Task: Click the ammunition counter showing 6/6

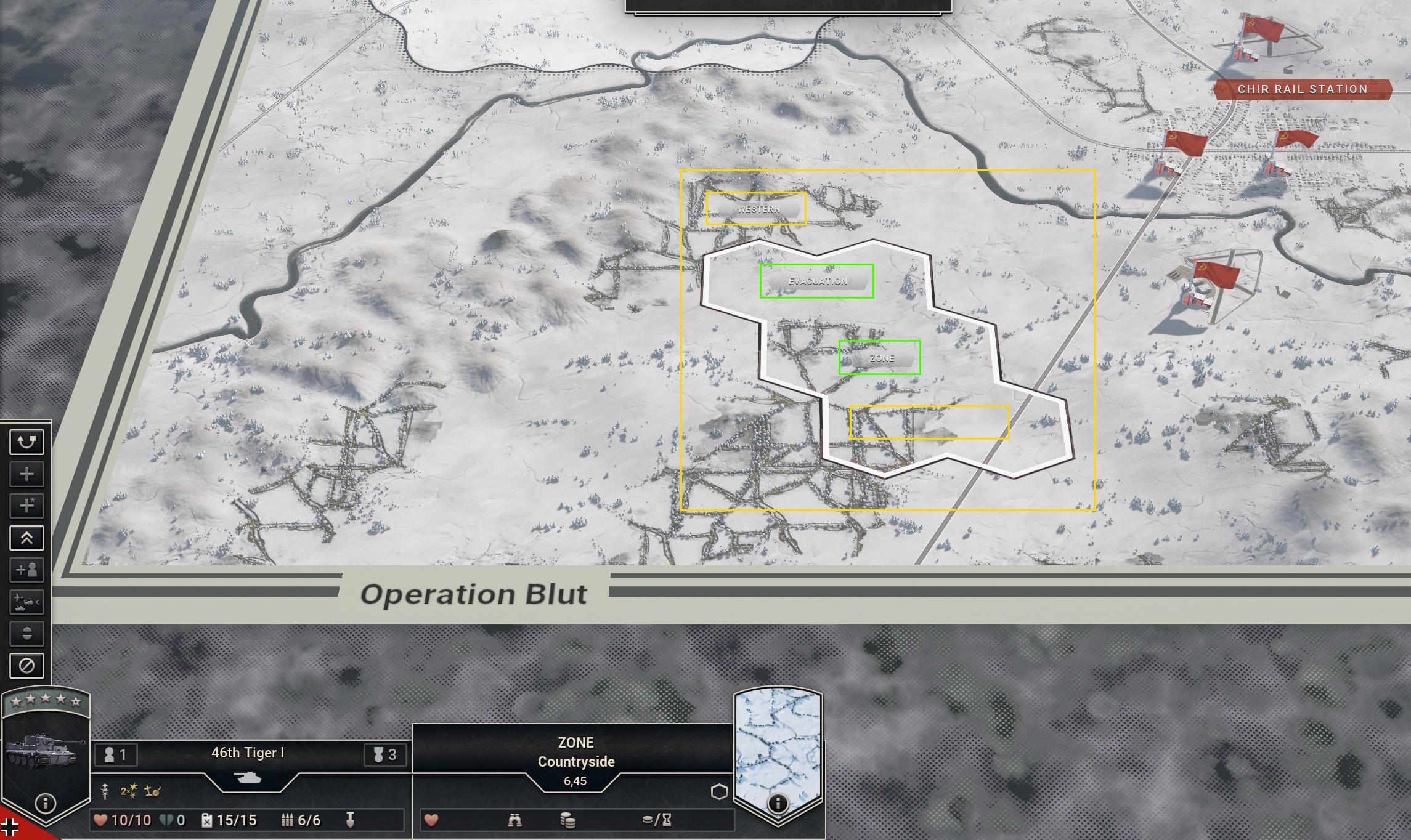Action: click(x=301, y=820)
